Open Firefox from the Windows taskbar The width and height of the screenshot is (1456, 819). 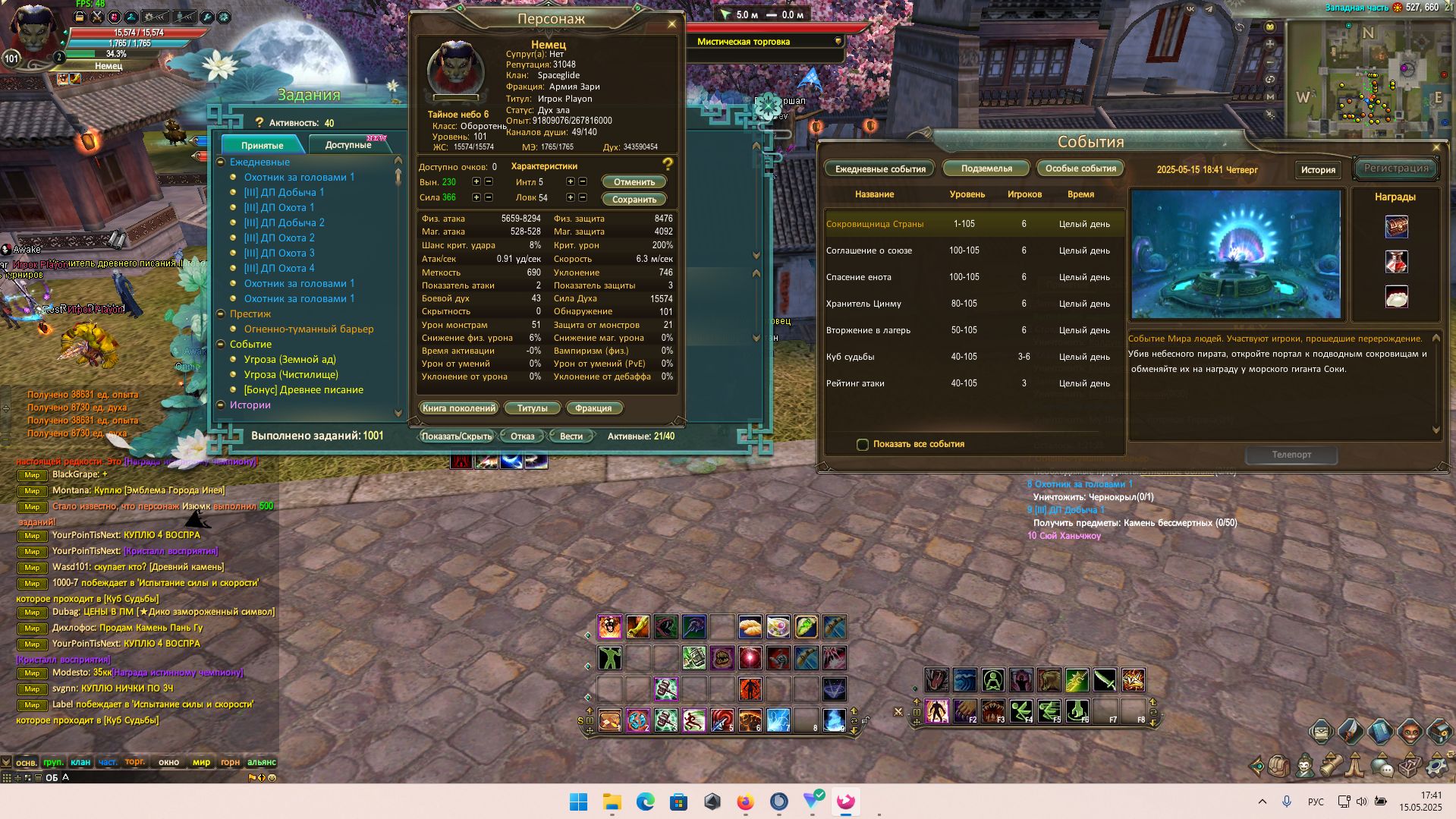745,802
